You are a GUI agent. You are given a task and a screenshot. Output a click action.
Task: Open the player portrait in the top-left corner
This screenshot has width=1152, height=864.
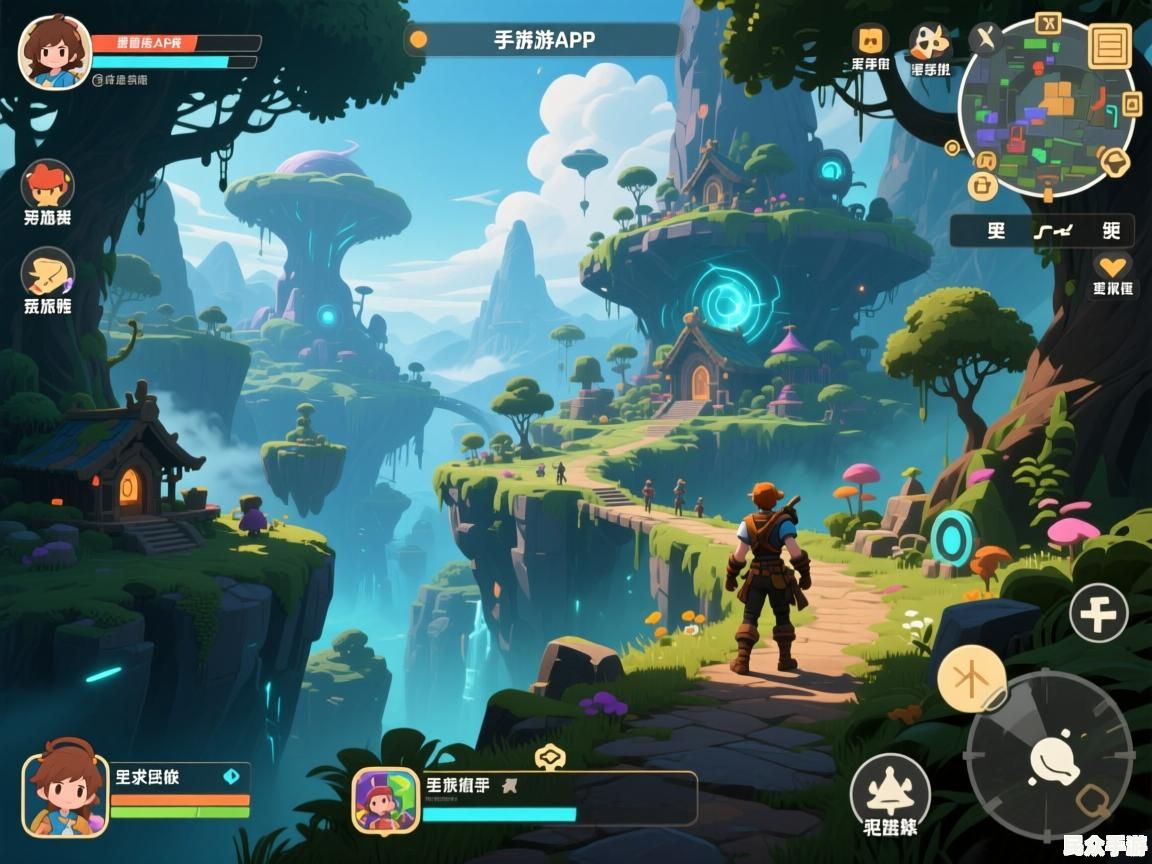pyautogui.click(x=55, y=52)
